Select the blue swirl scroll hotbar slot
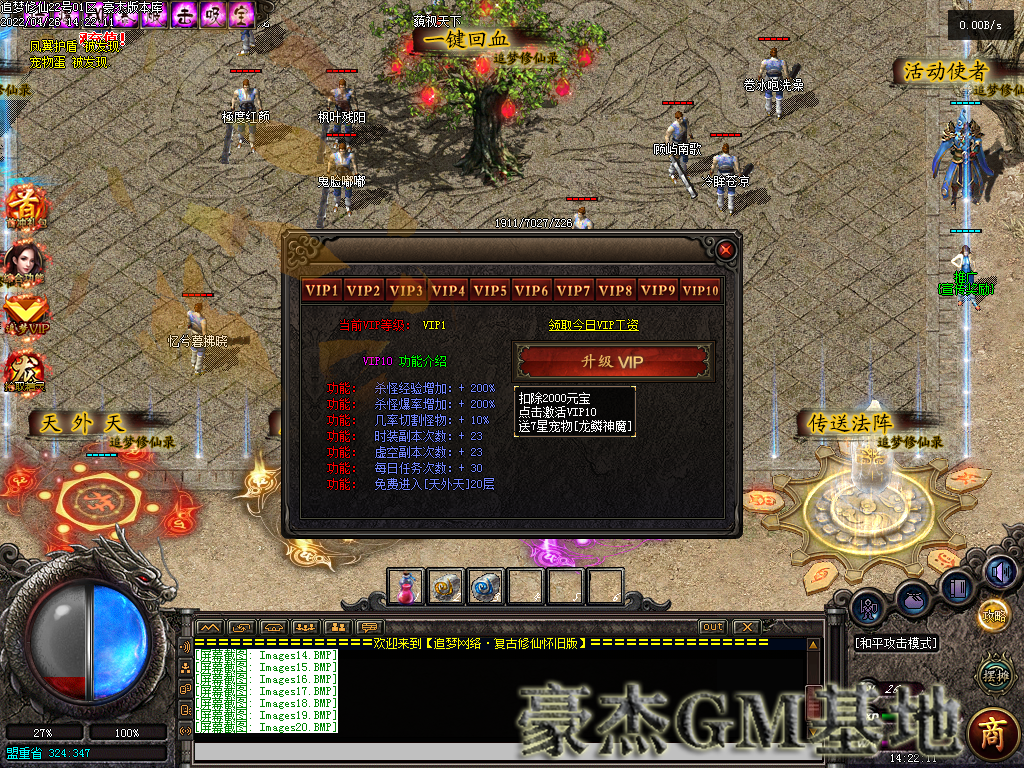Viewport: 1024px width, 768px height. 485,587
